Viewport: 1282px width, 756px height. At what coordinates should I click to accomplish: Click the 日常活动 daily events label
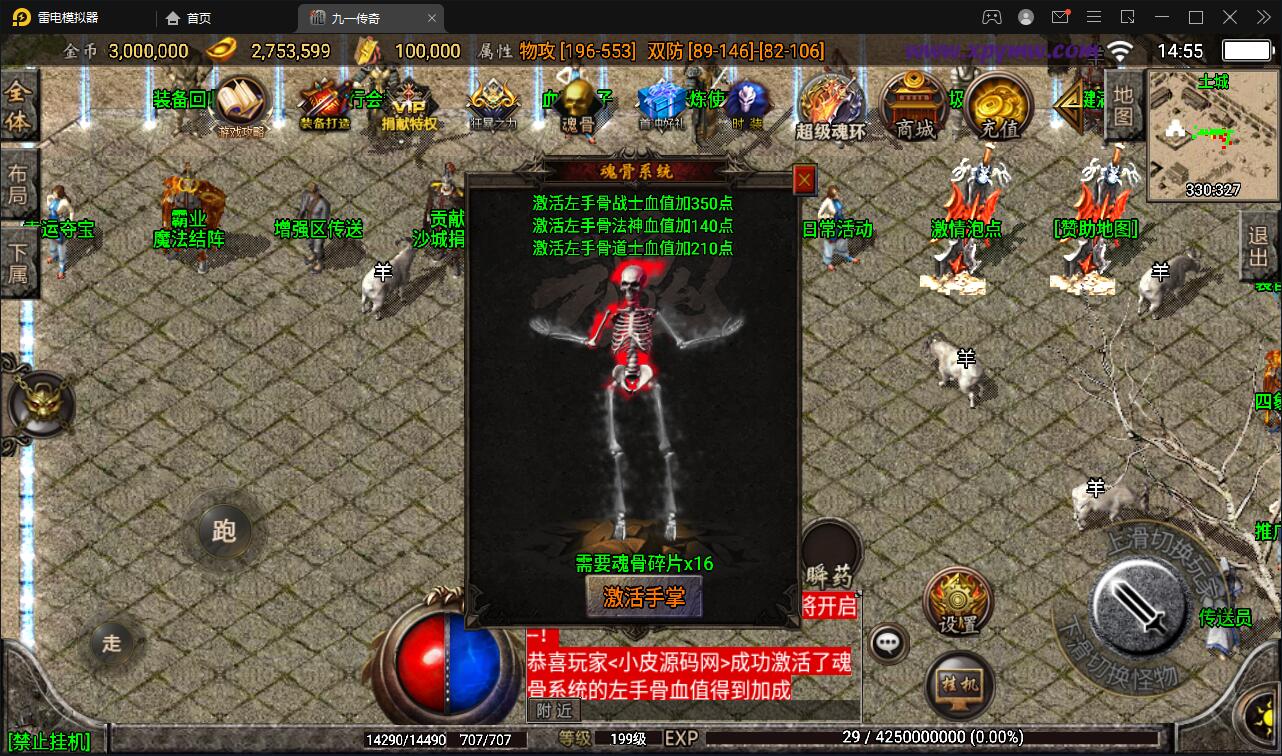(837, 228)
